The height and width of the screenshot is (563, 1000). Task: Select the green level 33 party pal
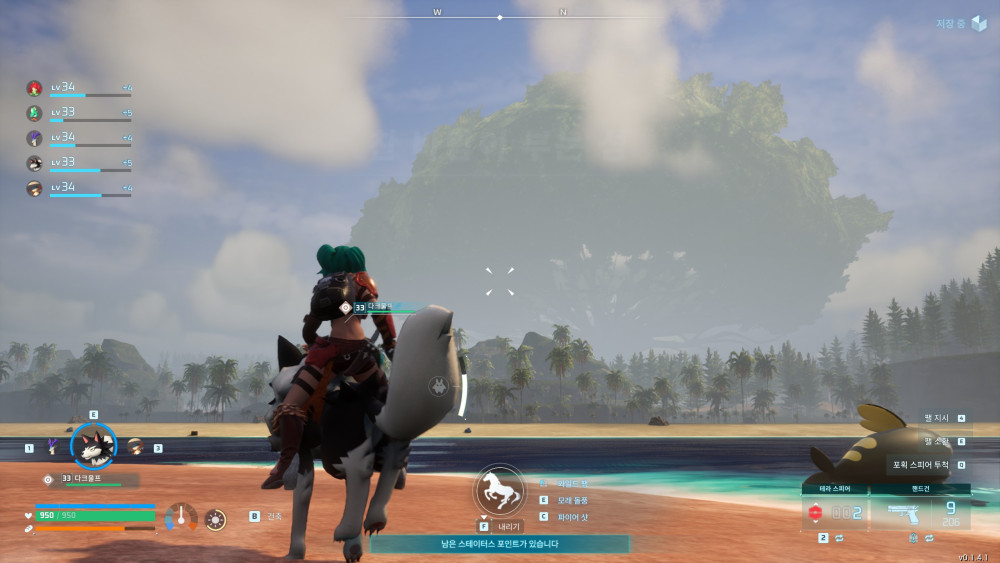coord(34,113)
